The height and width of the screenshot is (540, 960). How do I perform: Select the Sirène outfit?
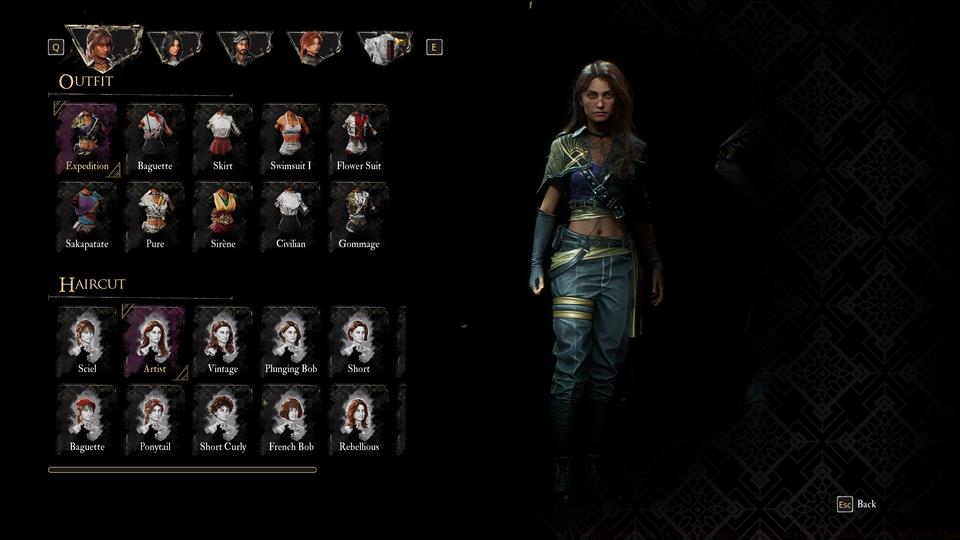(223, 216)
